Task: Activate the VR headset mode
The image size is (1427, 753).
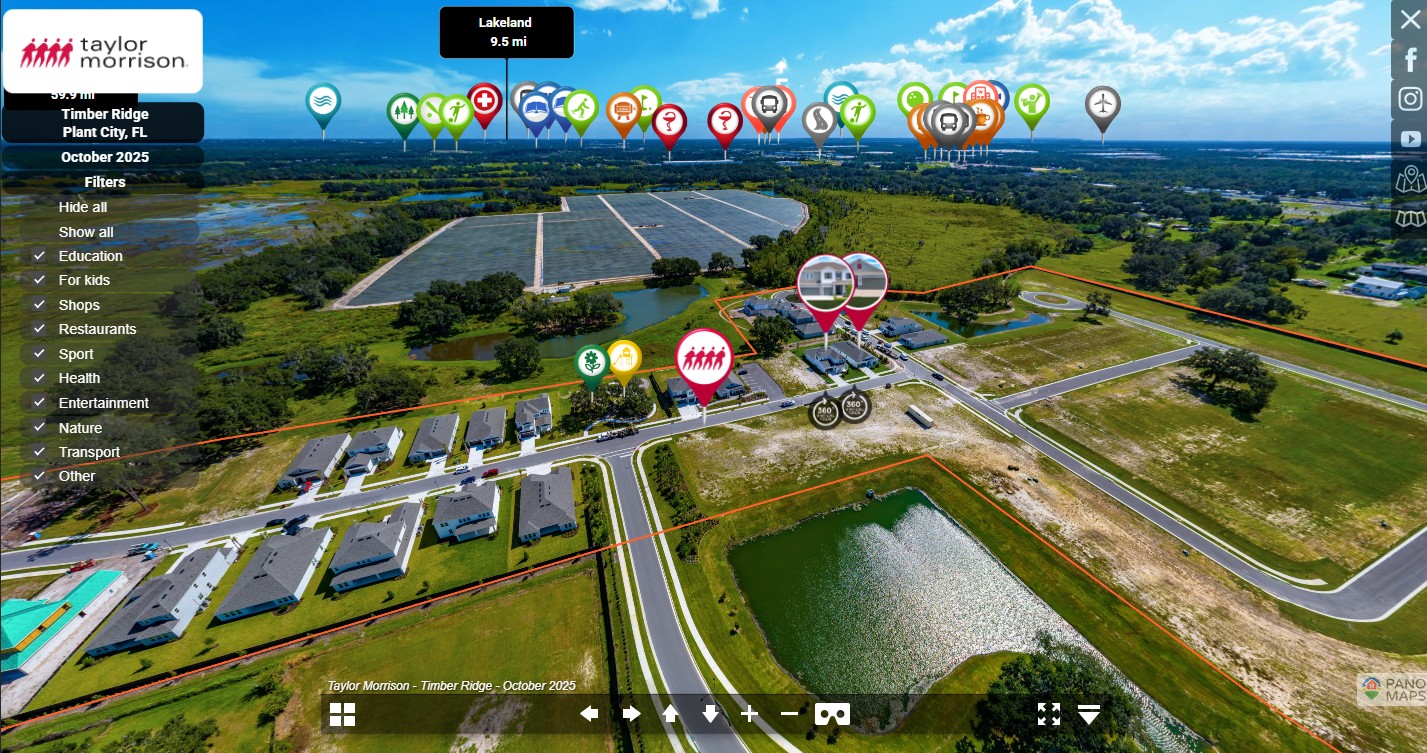Action: tap(832, 714)
